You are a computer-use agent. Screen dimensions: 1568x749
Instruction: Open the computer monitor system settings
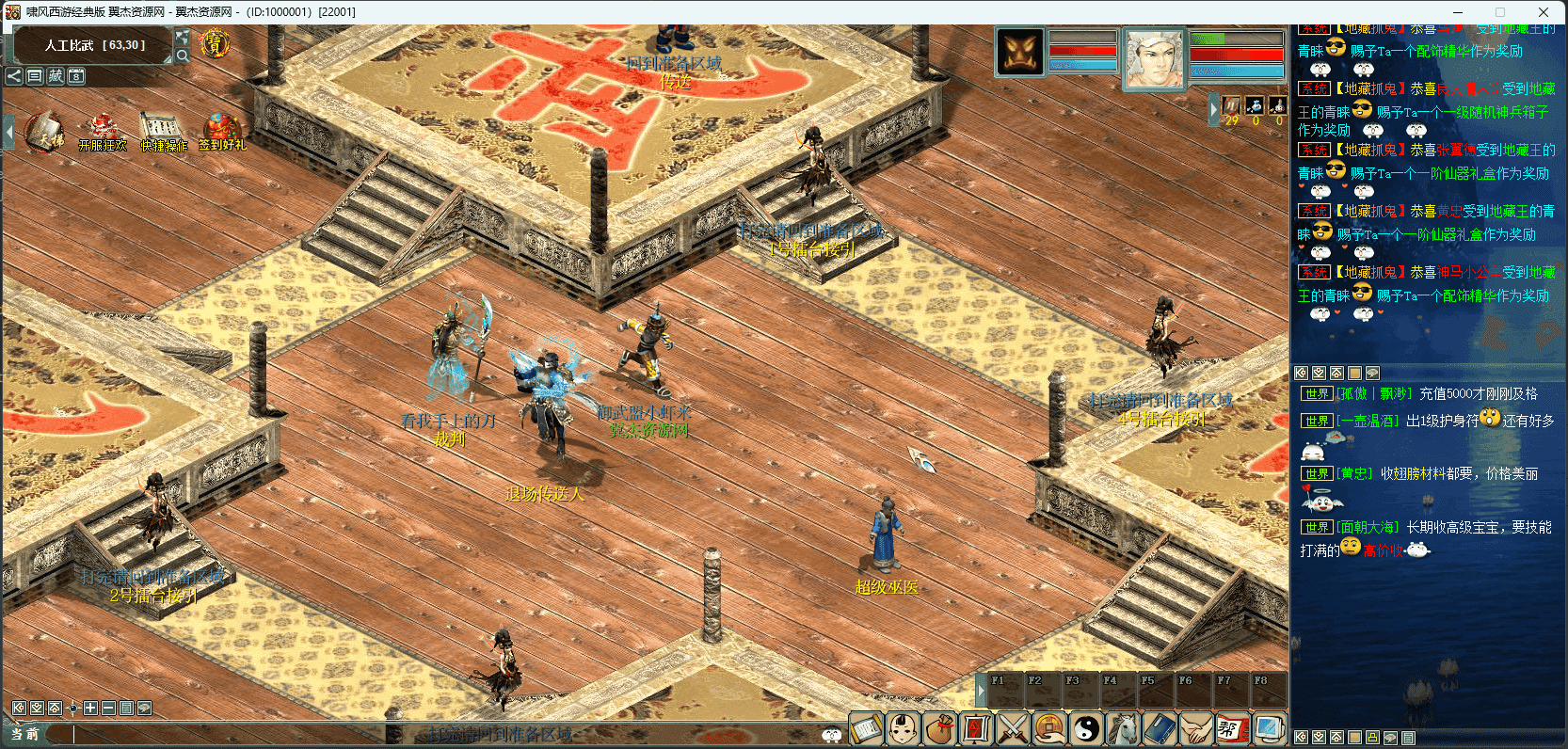pos(1269,729)
